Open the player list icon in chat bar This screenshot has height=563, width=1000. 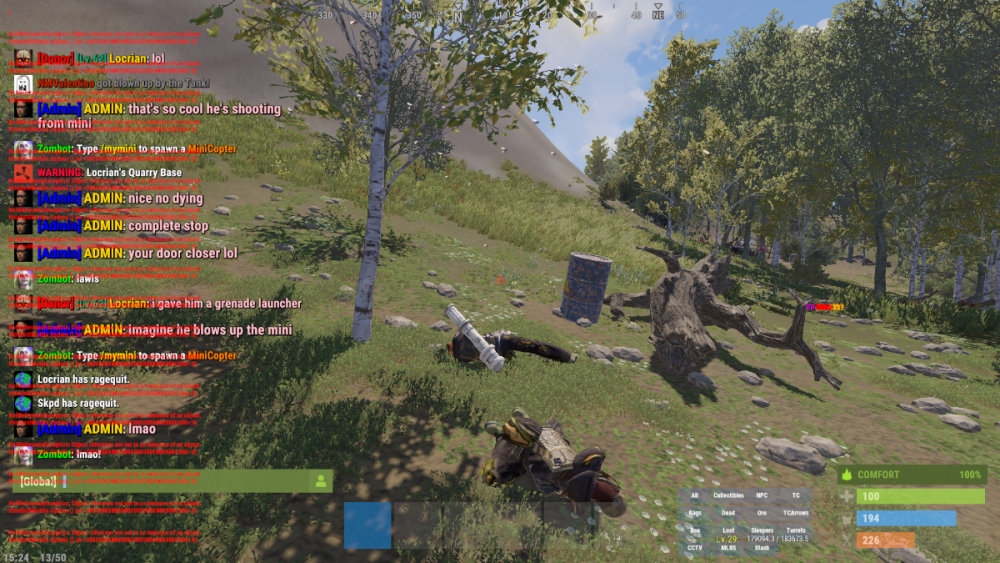point(321,481)
